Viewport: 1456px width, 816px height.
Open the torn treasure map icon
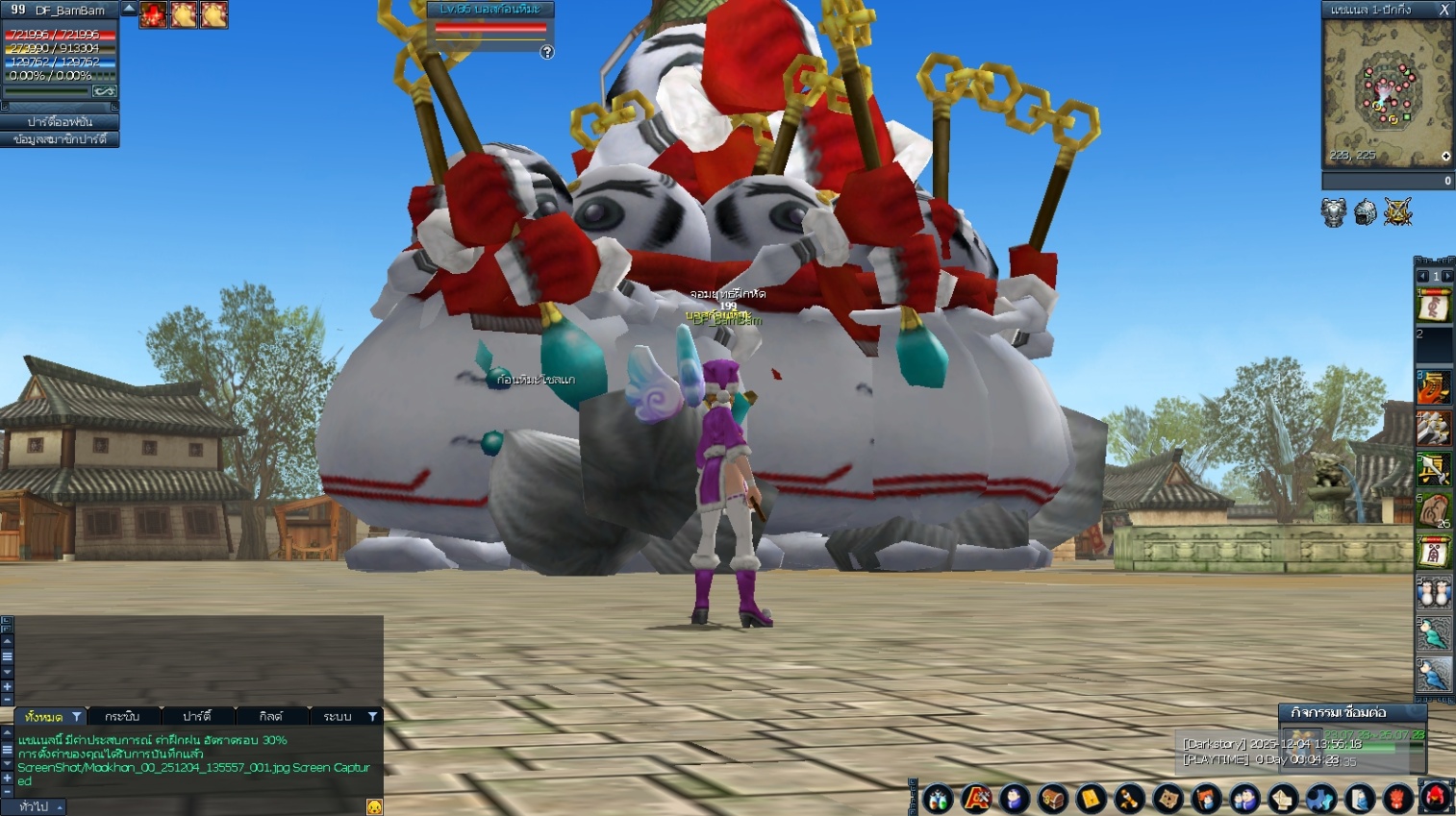[x=1168, y=799]
